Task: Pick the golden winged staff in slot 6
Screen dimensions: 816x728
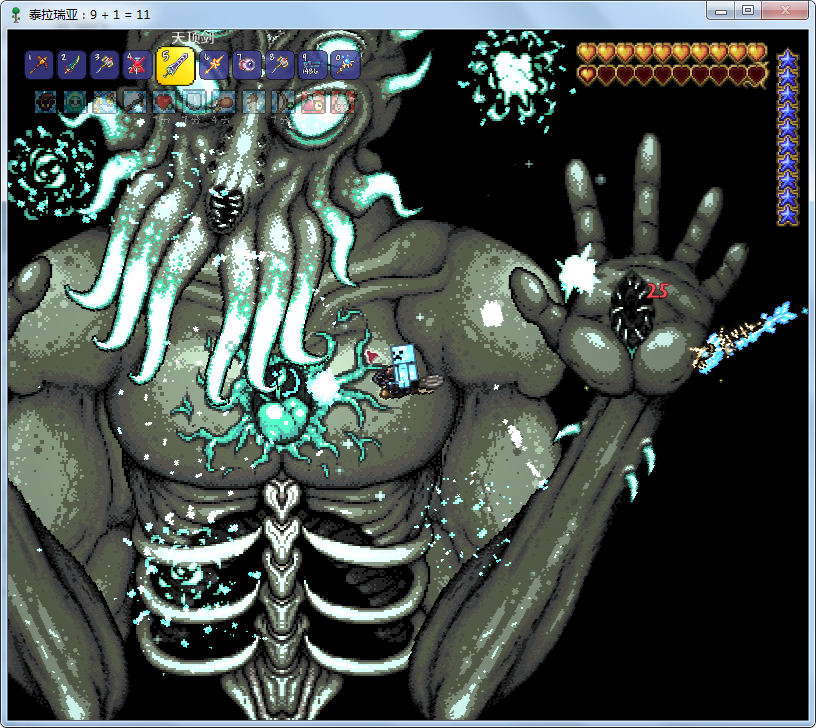Action: click(x=214, y=65)
